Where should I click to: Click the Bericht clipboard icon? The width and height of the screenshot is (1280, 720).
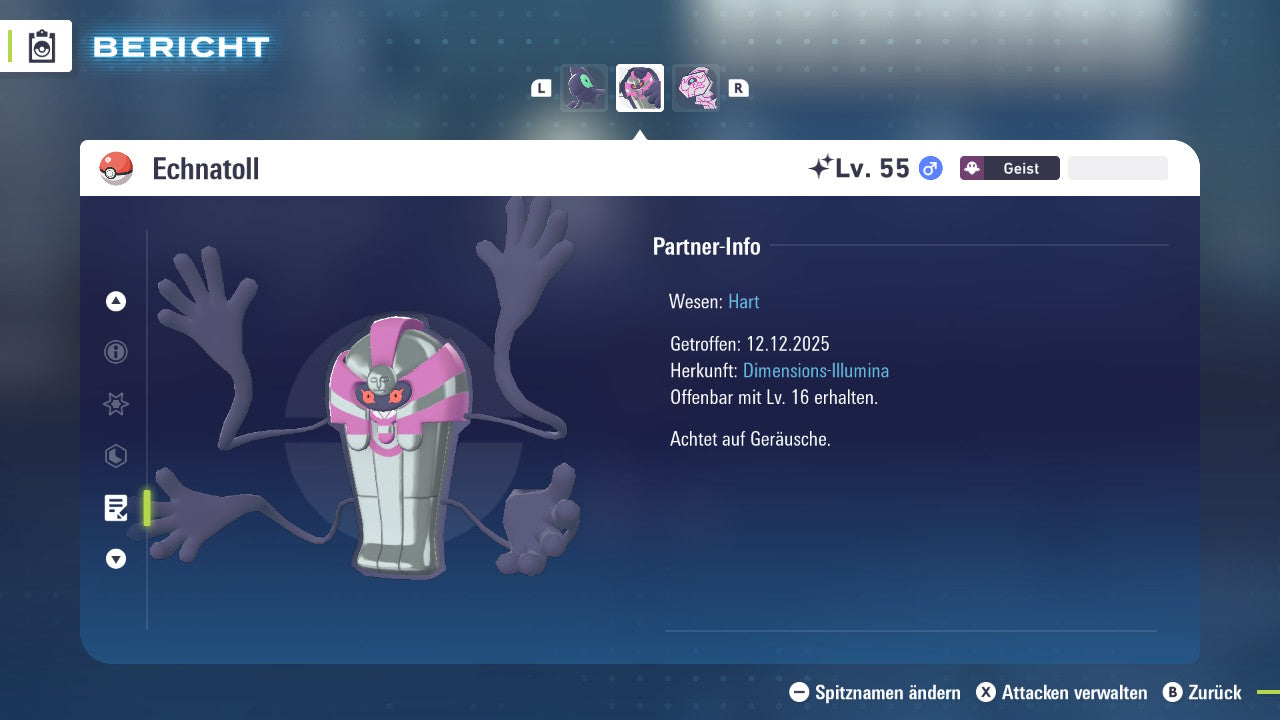pos(42,46)
